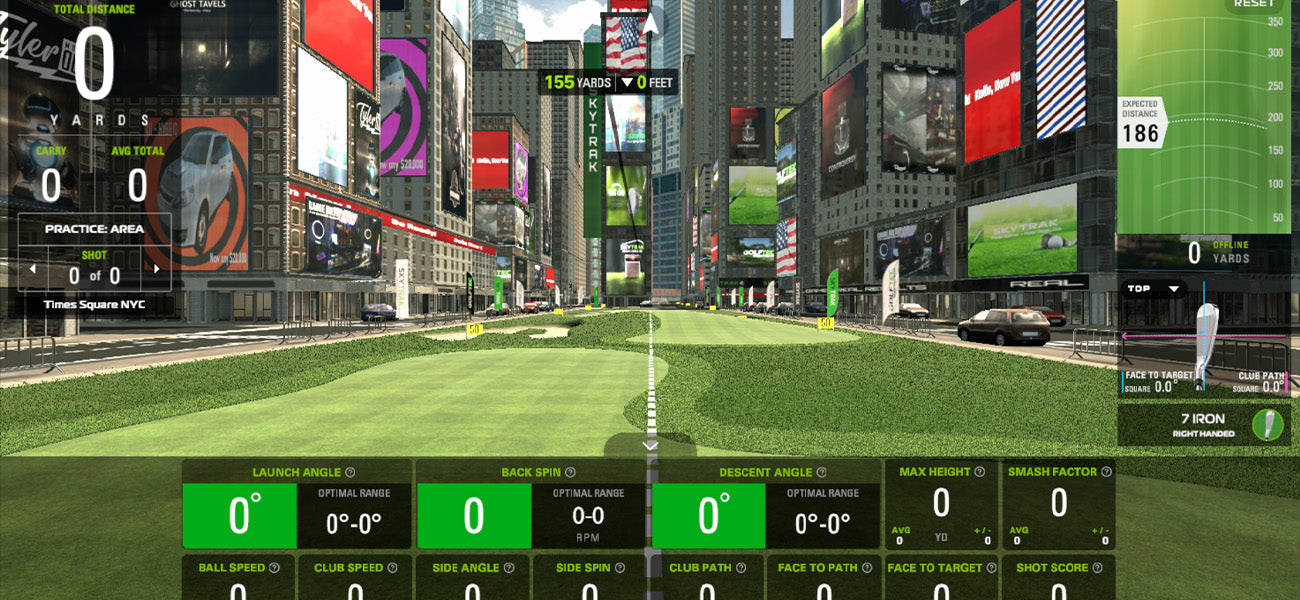Show help for Side Angle
This screenshot has height=600, width=1300.
(509, 568)
